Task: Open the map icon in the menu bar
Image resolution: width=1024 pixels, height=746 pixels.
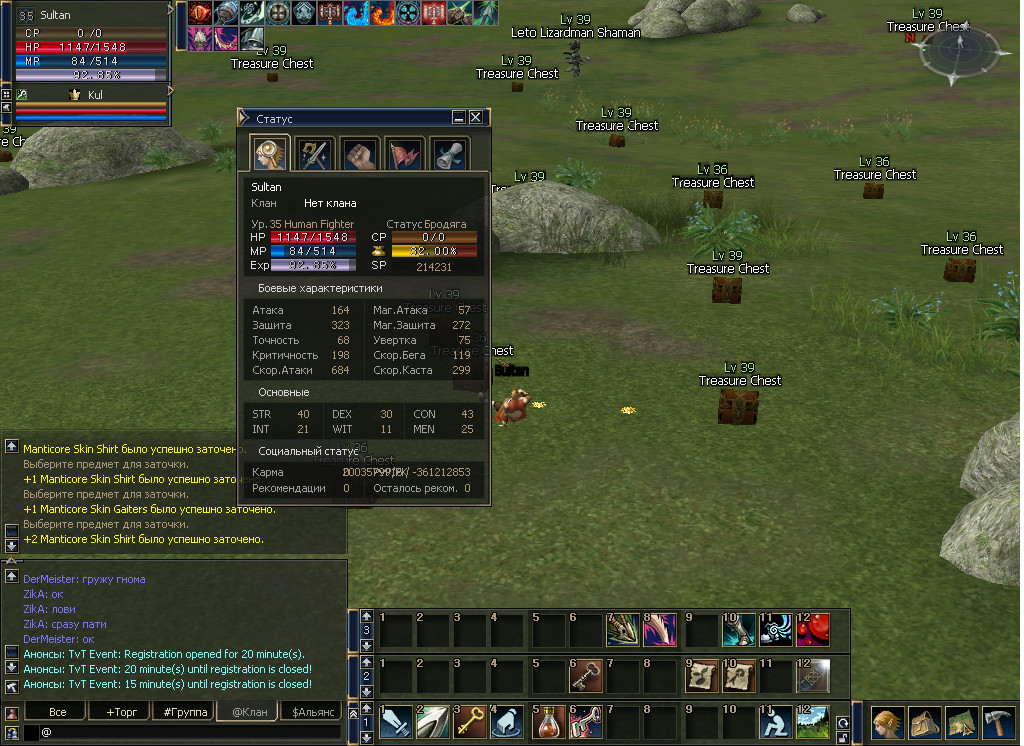Action: 961,721
